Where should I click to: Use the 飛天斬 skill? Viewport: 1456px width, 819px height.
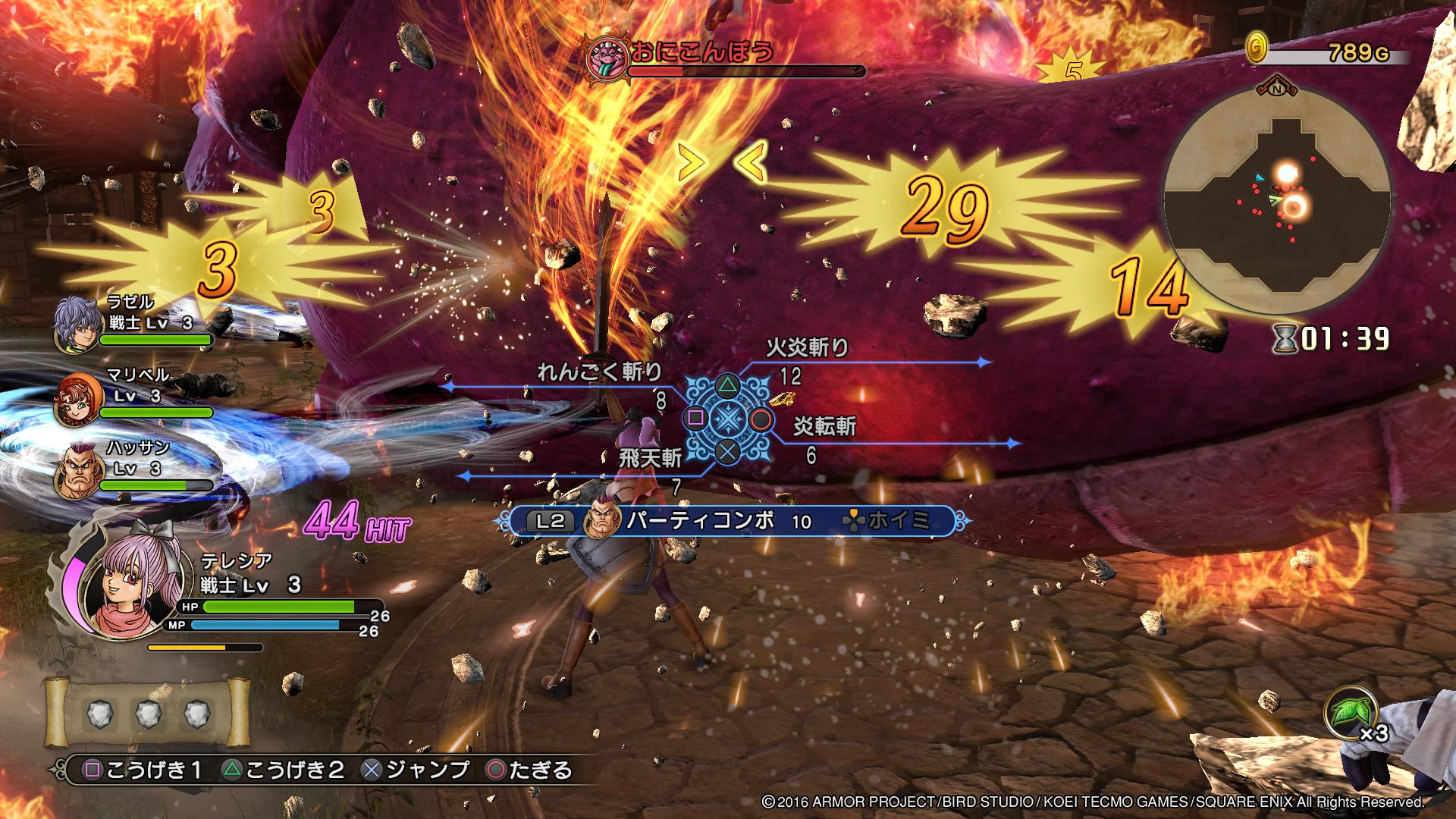point(650,458)
